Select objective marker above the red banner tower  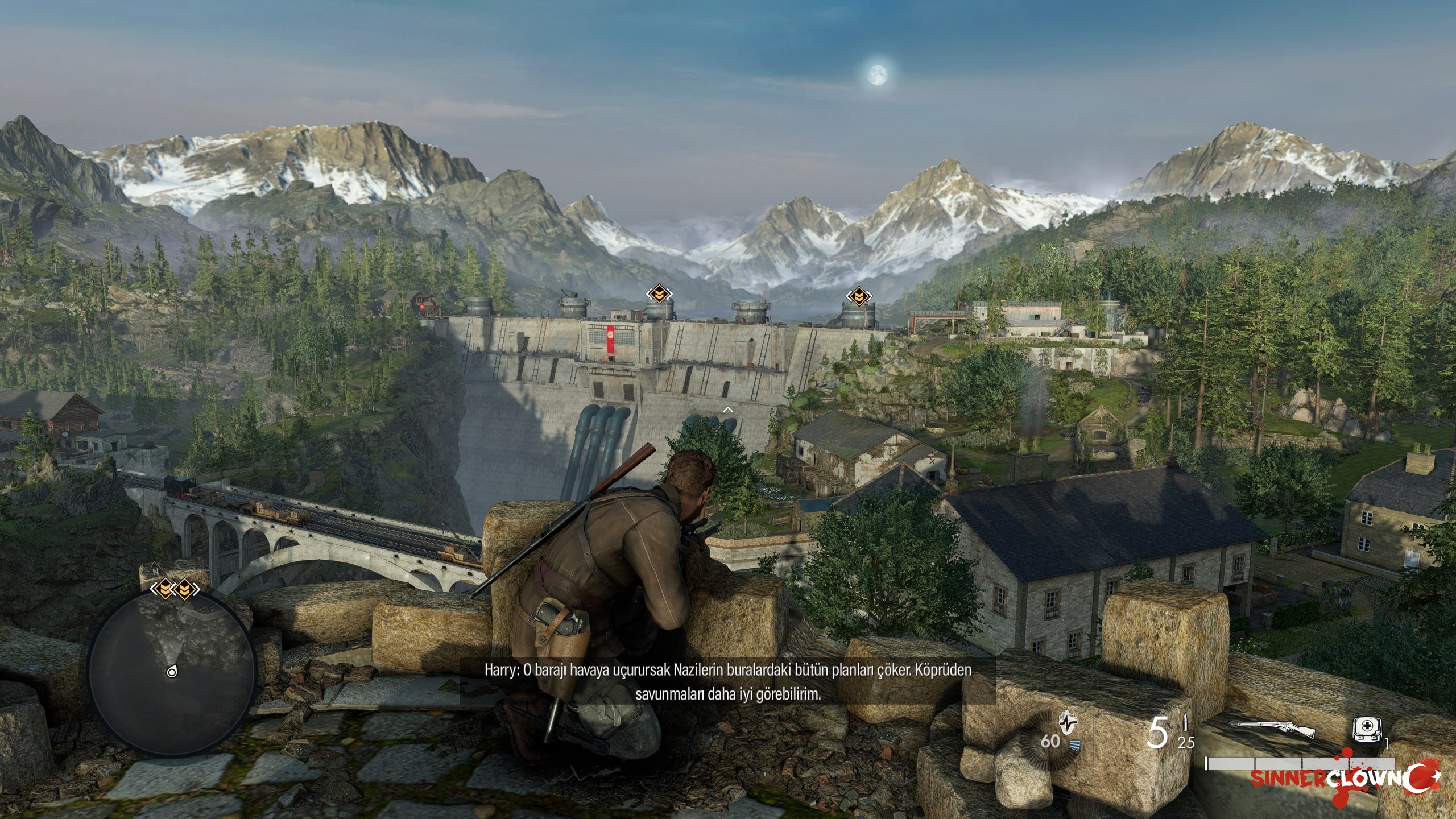659,294
